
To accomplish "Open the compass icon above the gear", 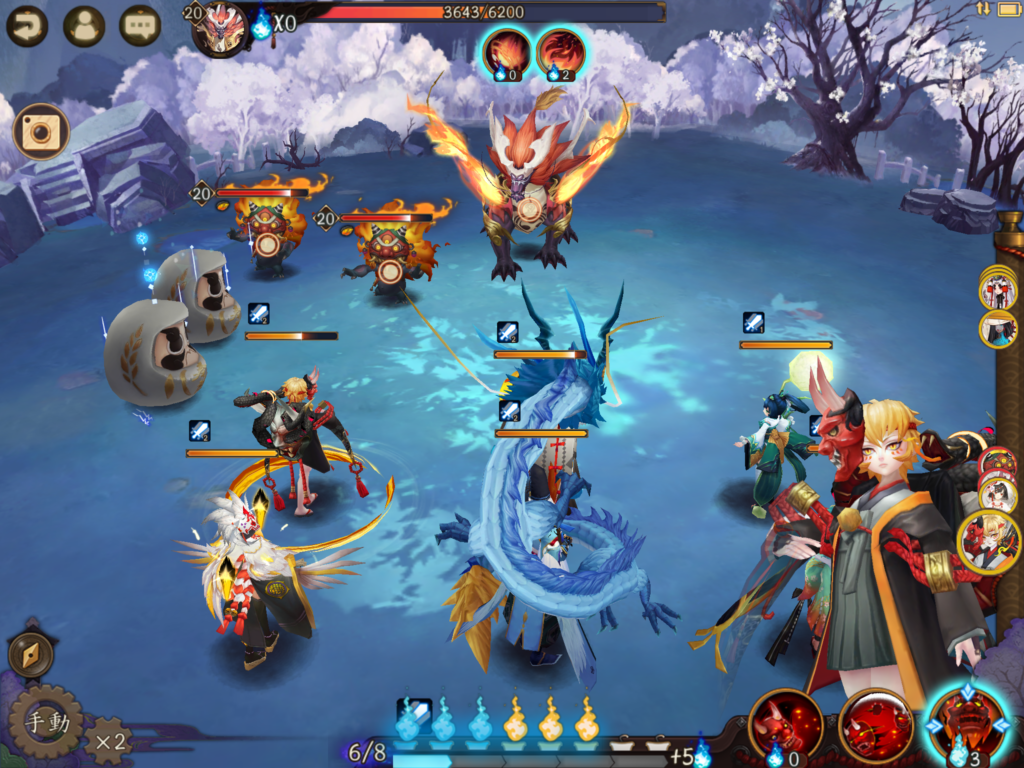I will pos(31,655).
